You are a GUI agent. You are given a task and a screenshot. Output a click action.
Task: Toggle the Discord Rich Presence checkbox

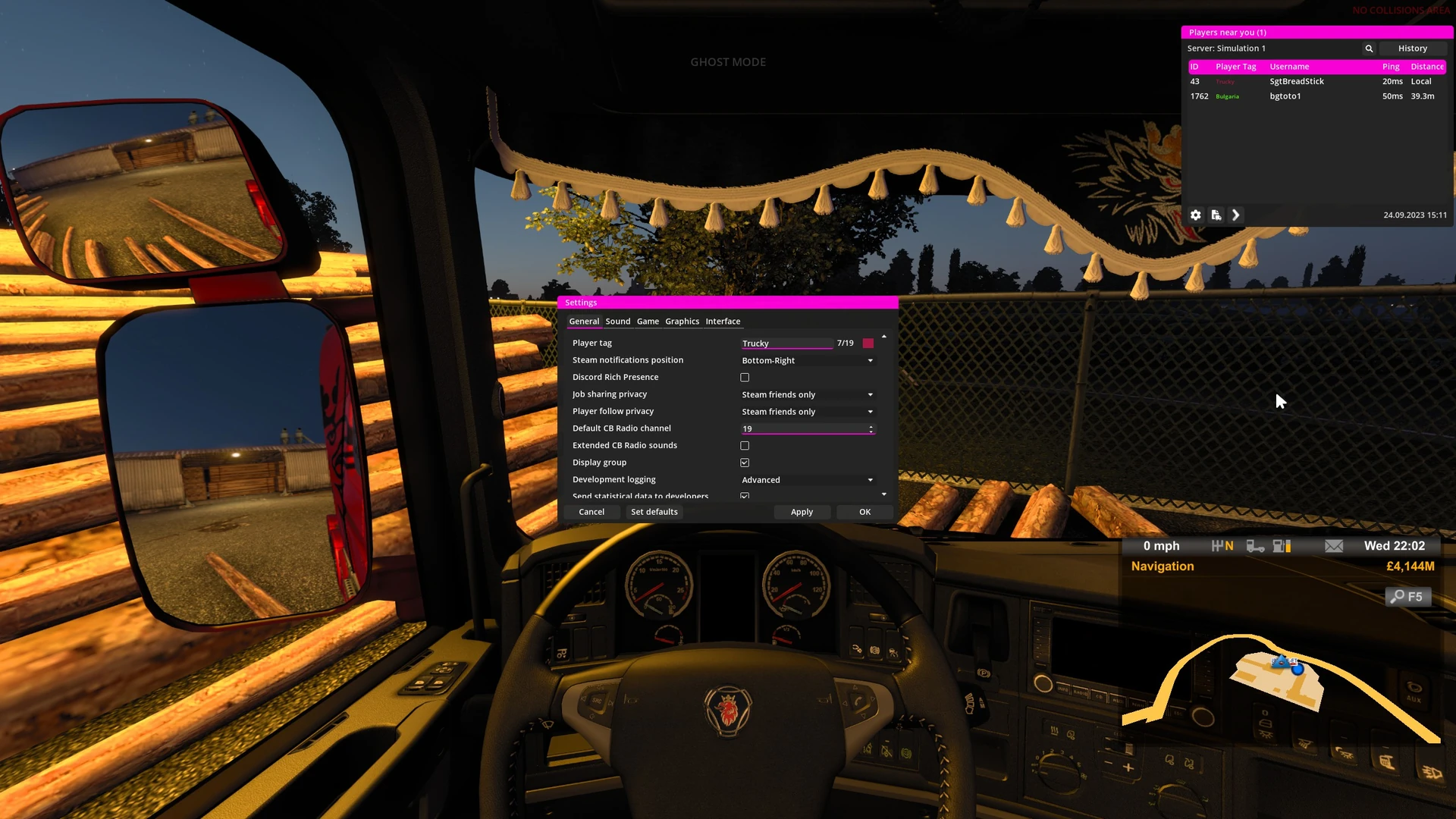coord(745,378)
